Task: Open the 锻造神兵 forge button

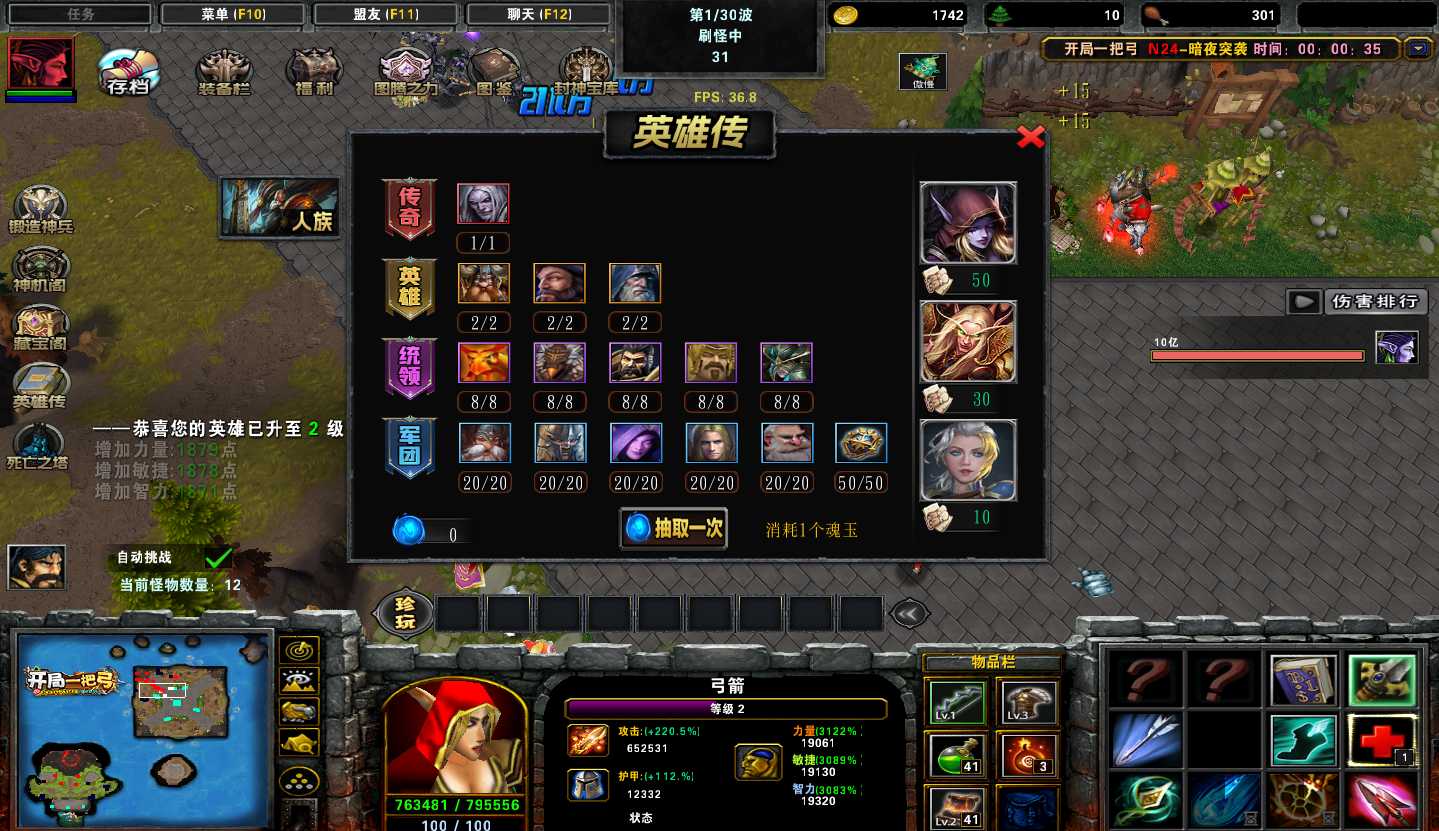Action: 41,210
